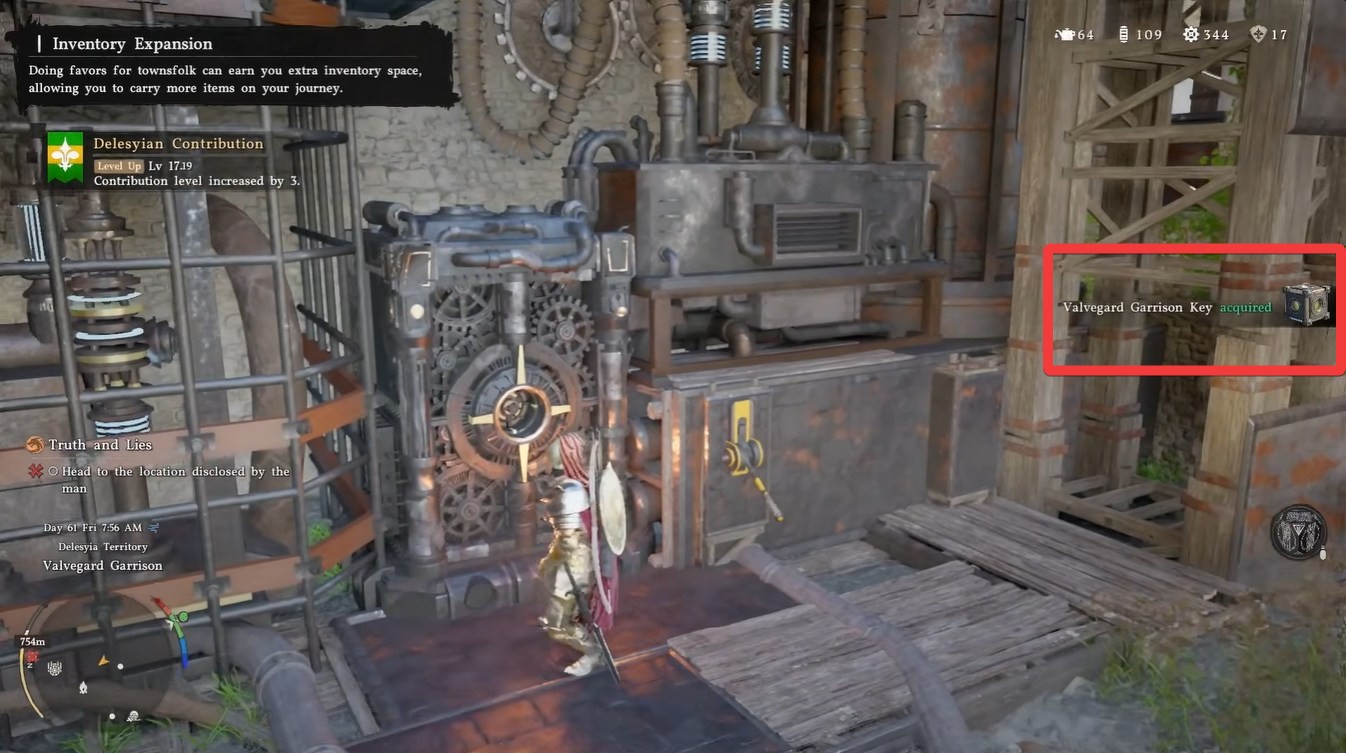The image size is (1346, 753).
Task: Select the Valvegard Garrison Key item icon
Action: tap(1307, 304)
